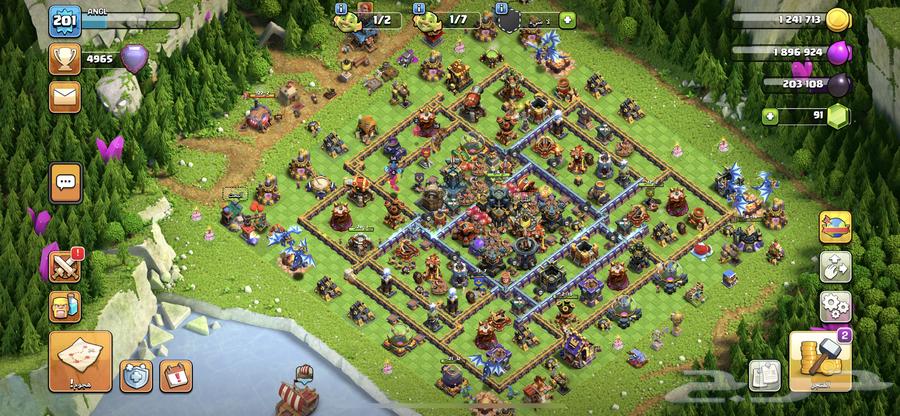
Task: Open the army overview barbarian button
Action: 66,305
